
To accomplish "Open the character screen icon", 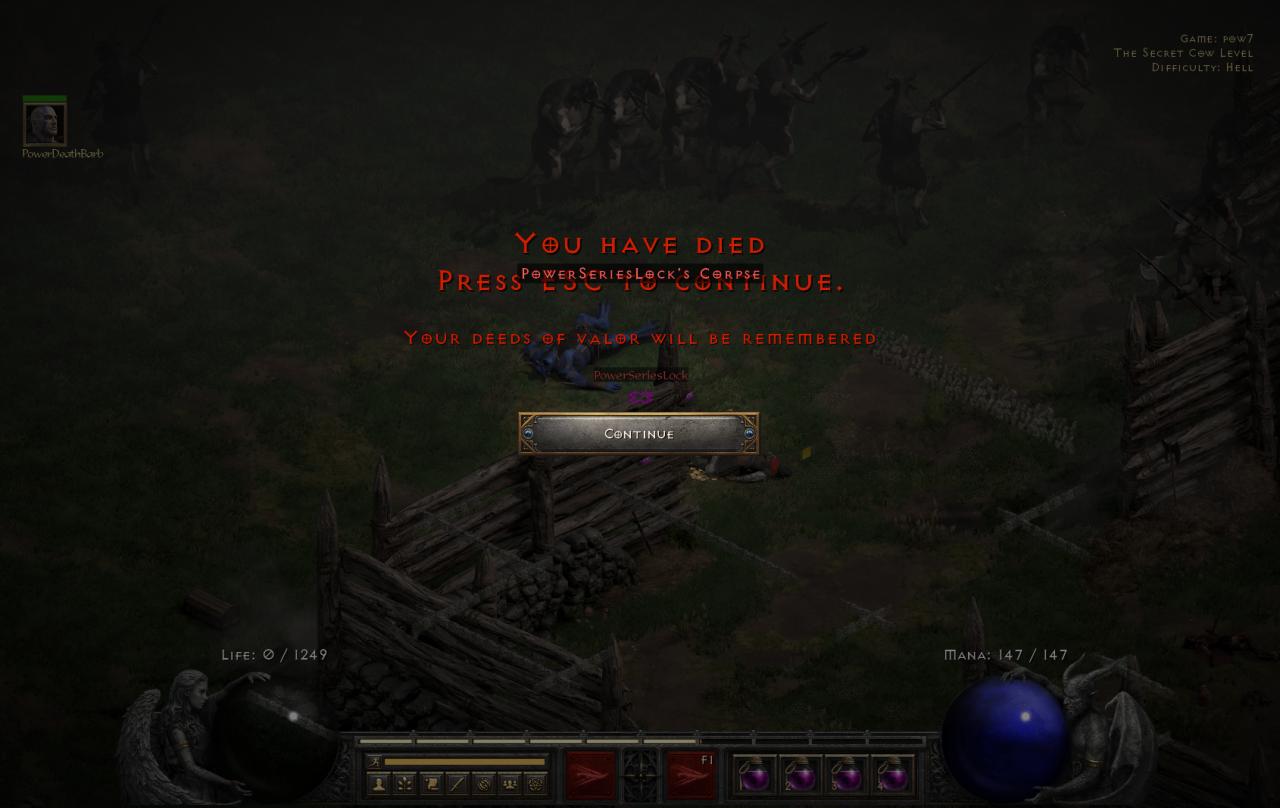I will coord(377,785).
